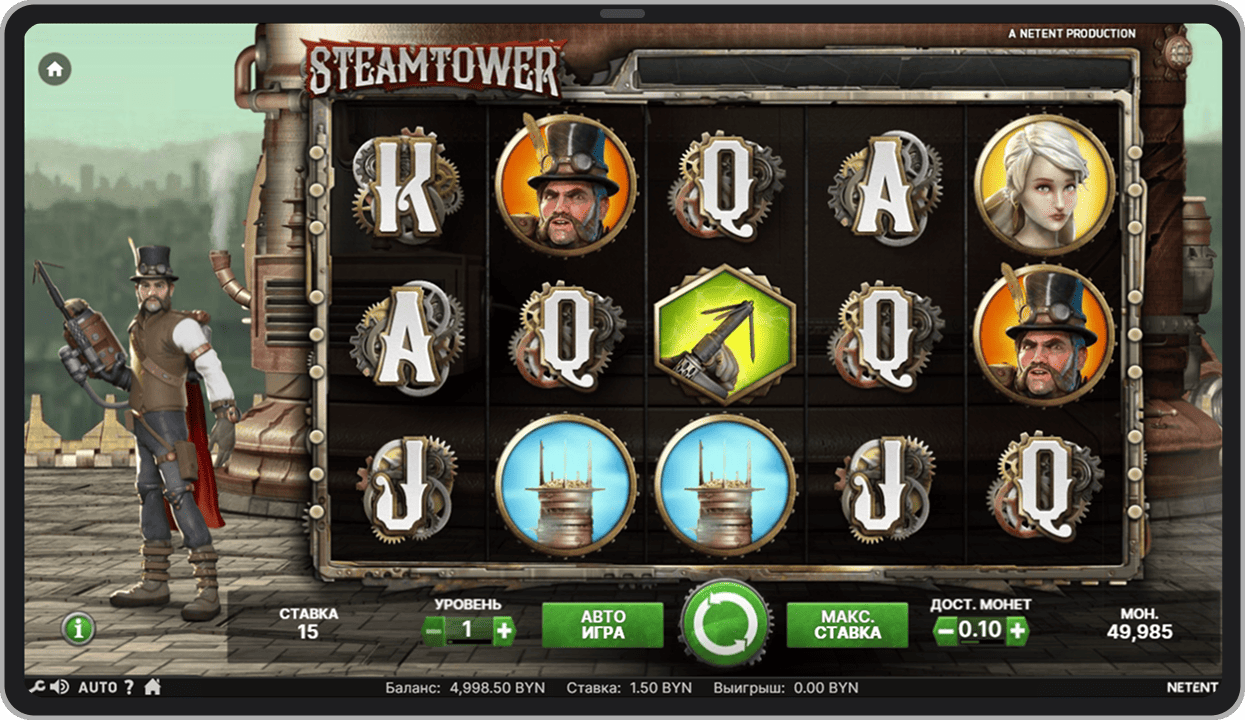
Task: Open the green info paytable button
Action: coord(78,629)
